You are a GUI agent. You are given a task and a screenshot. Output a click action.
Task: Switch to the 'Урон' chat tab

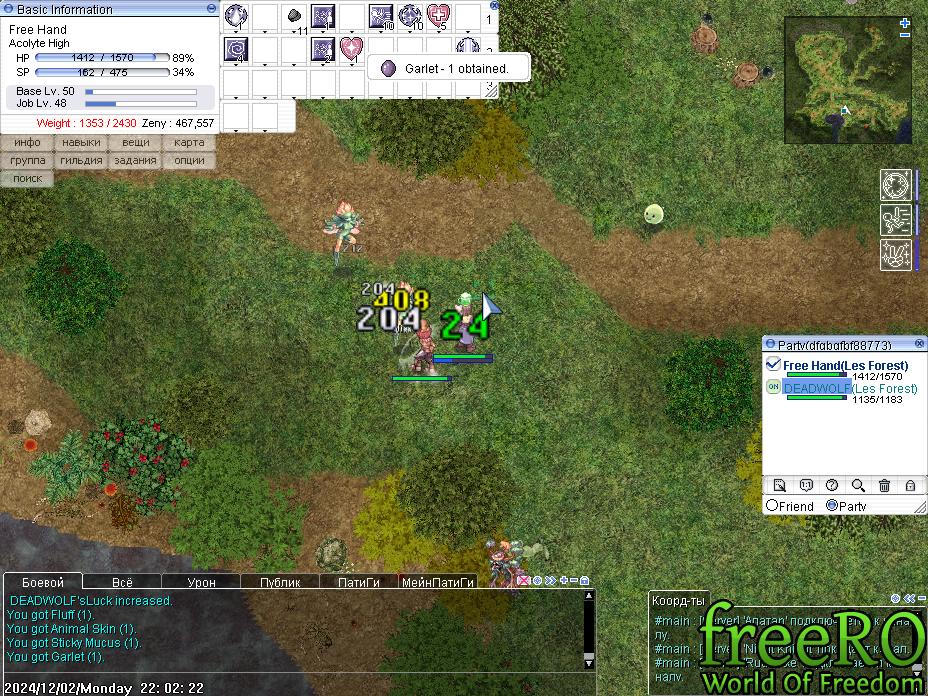[x=201, y=582]
